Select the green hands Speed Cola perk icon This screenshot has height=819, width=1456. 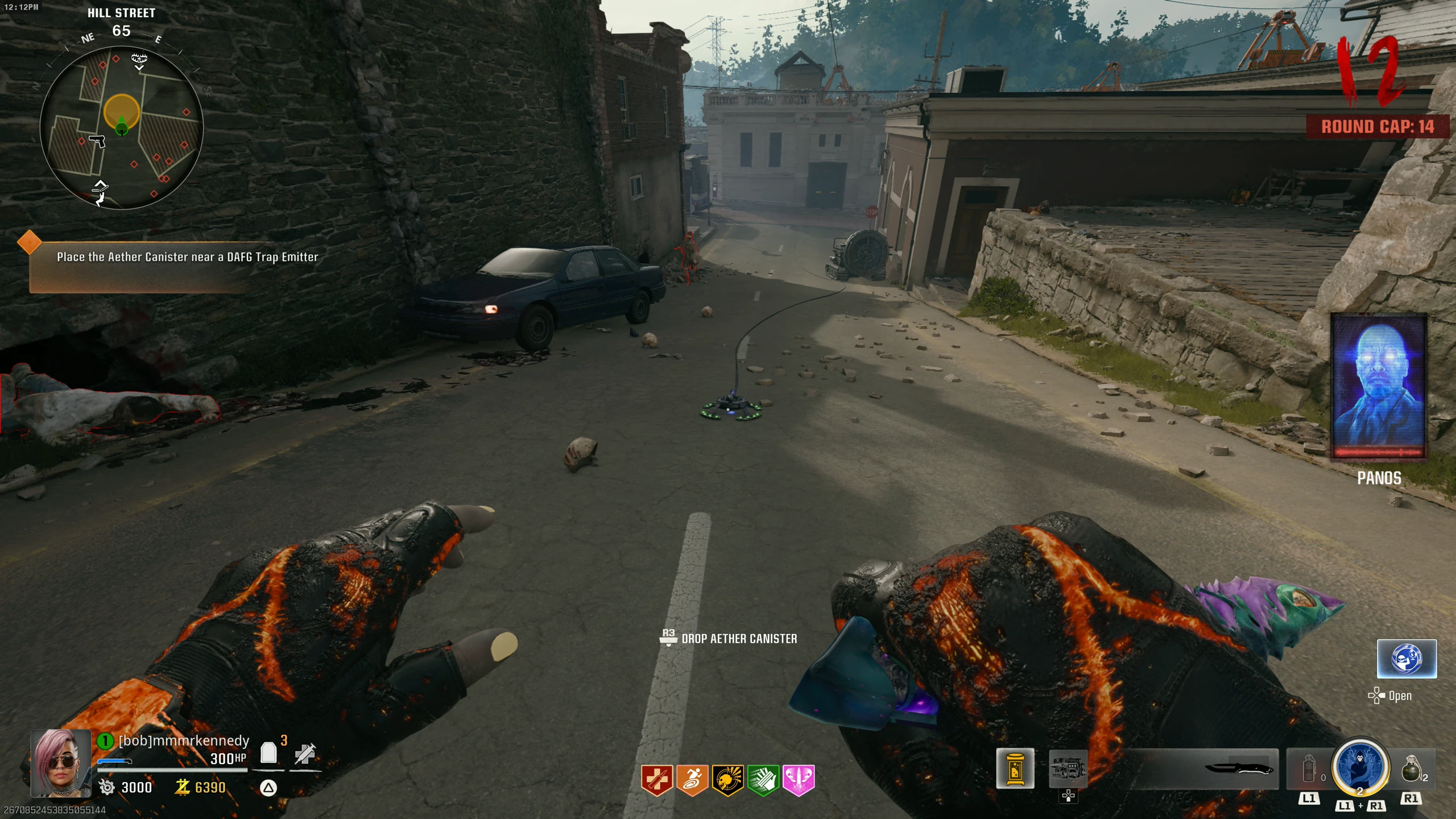(763, 780)
